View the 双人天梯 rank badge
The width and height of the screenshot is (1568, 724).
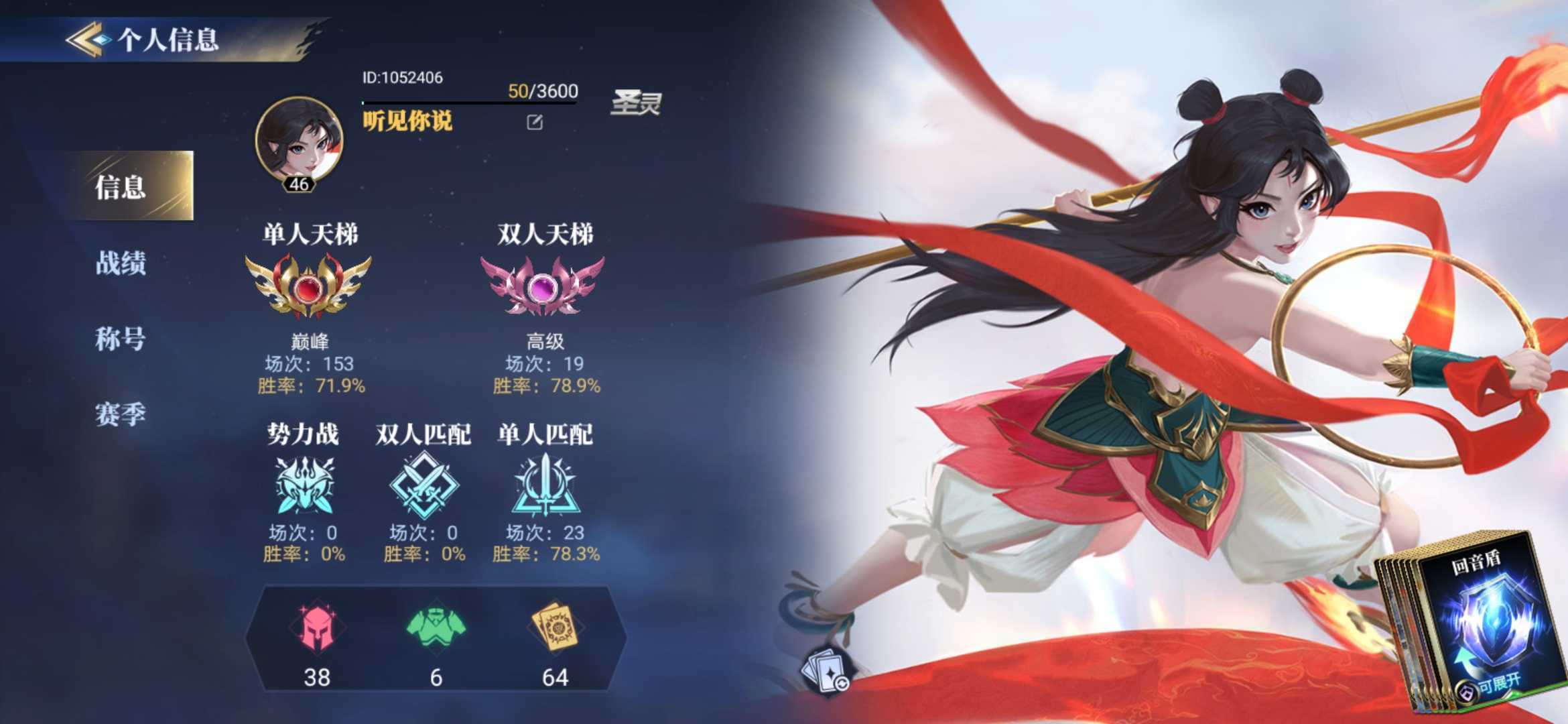click(543, 285)
